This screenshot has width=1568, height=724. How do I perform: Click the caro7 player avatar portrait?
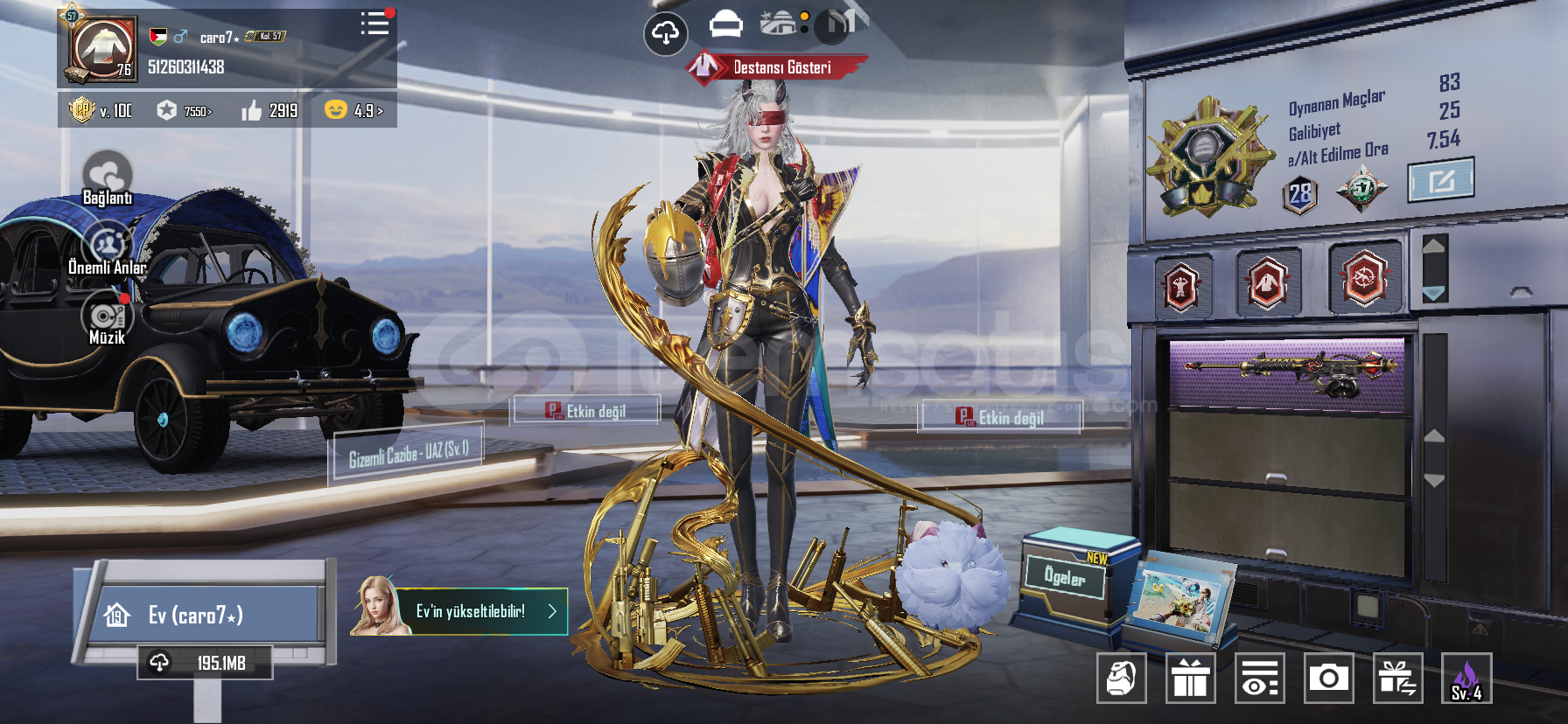coord(102,49)
